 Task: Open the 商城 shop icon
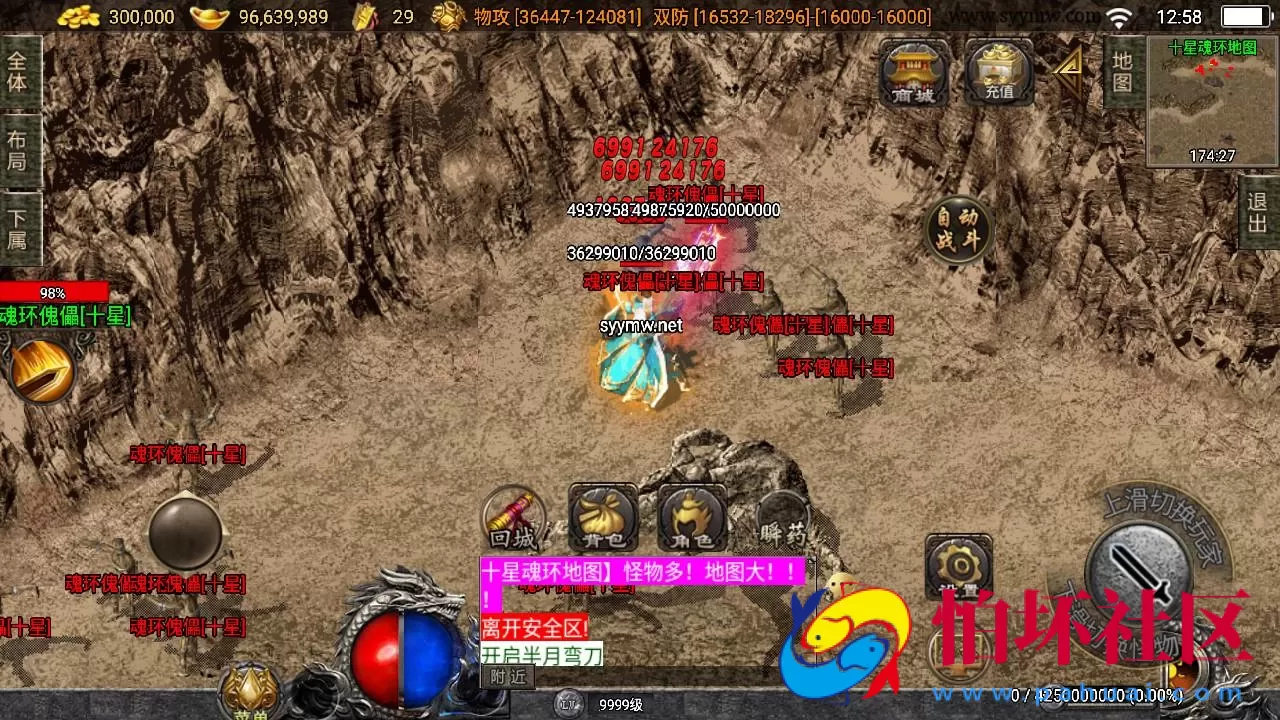pyautogui.click(x=912, y=70)
